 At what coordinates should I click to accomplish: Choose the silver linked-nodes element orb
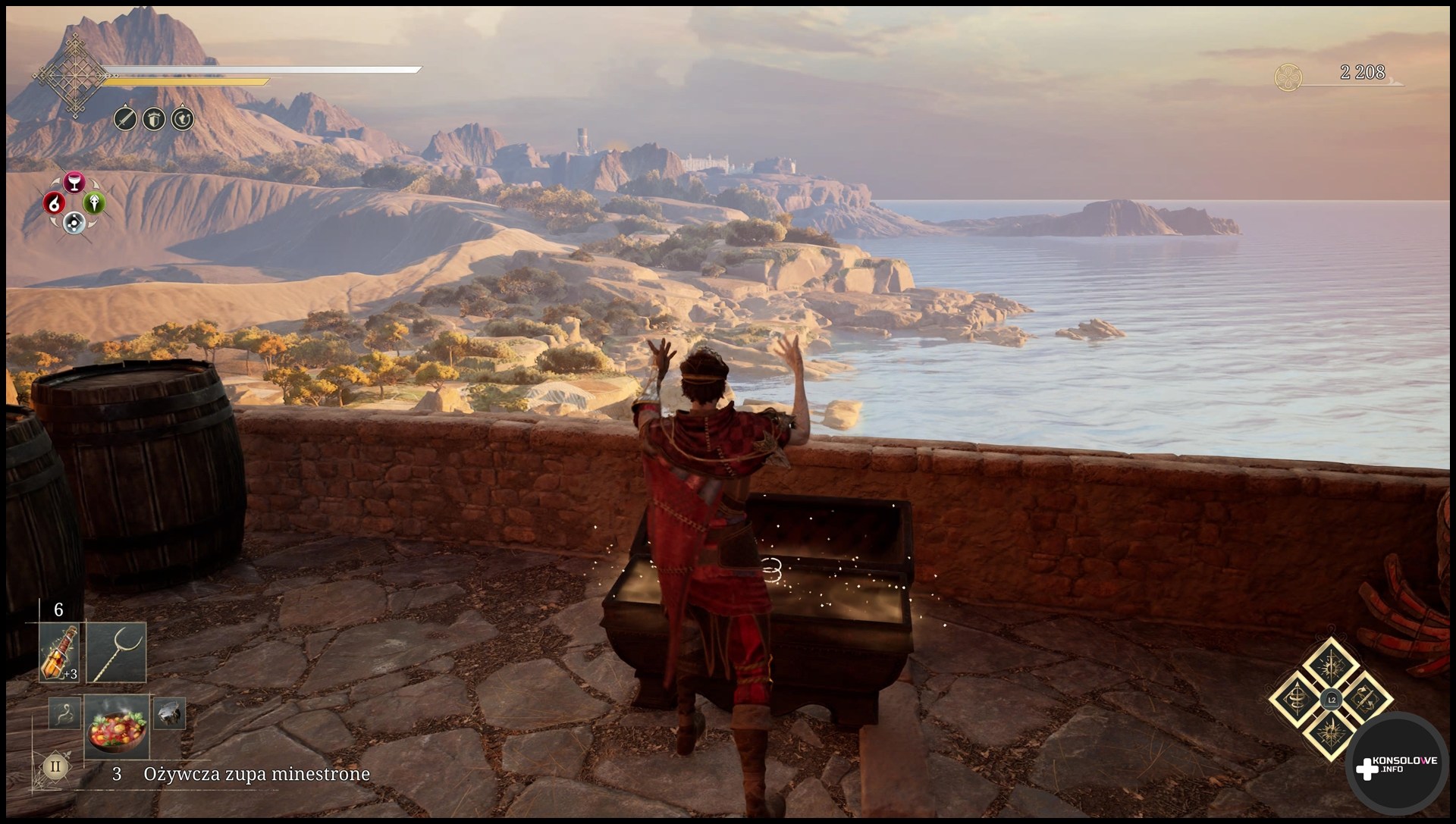click(74, 222)
